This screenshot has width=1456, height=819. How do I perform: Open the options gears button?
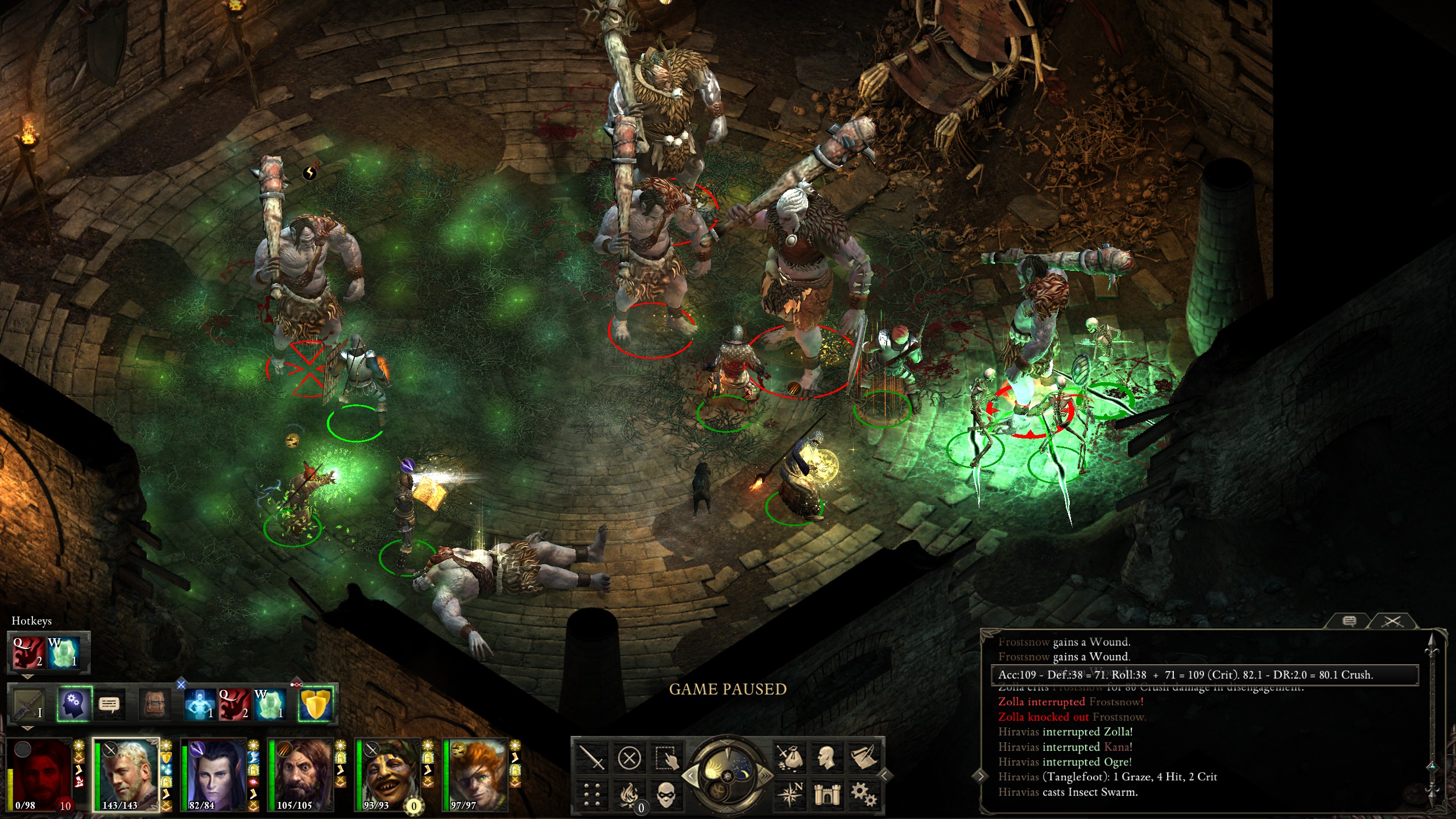(863, 795)
